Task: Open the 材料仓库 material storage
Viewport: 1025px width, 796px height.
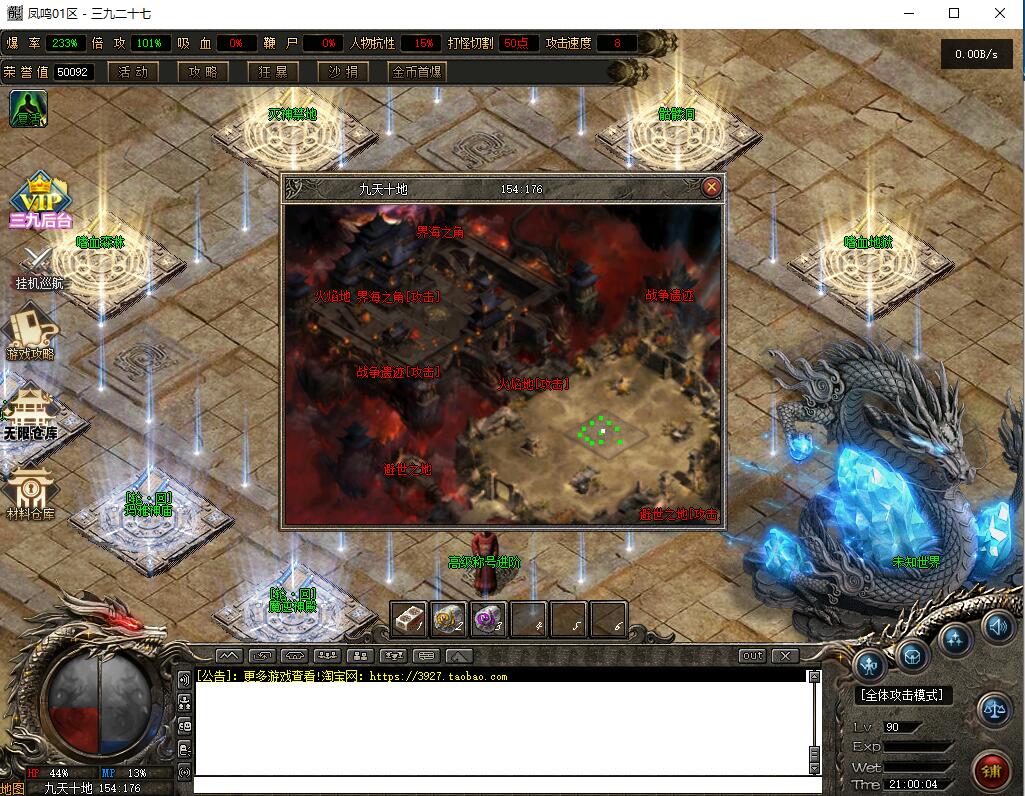Action: (x=30, y=494)
